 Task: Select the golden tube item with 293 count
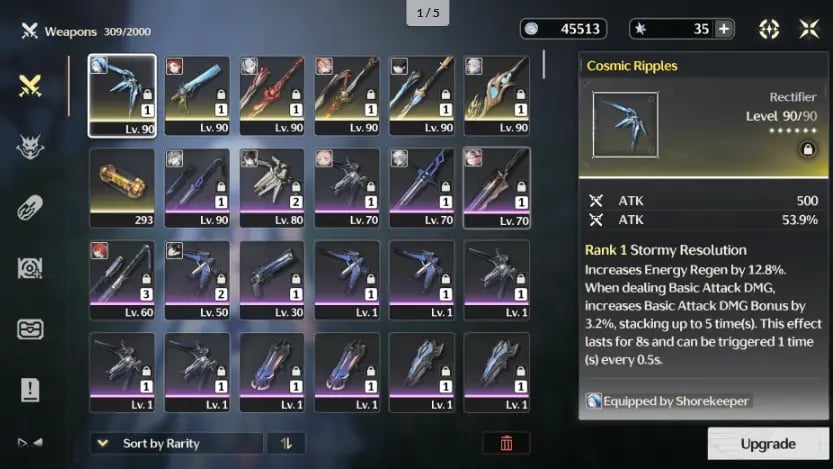pos(122,187)
